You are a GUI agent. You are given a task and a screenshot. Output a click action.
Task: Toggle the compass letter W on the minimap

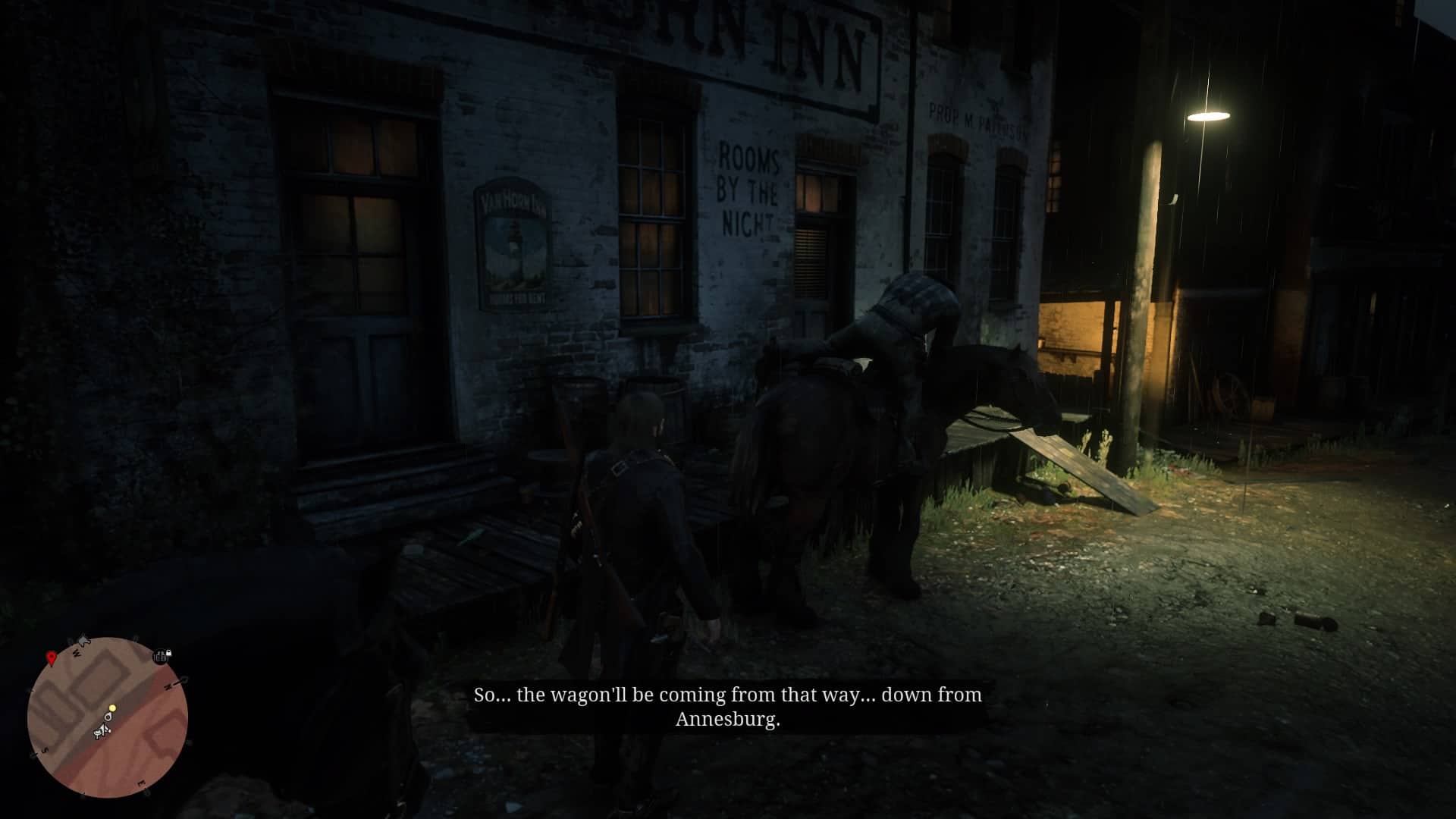click(77, 652)
